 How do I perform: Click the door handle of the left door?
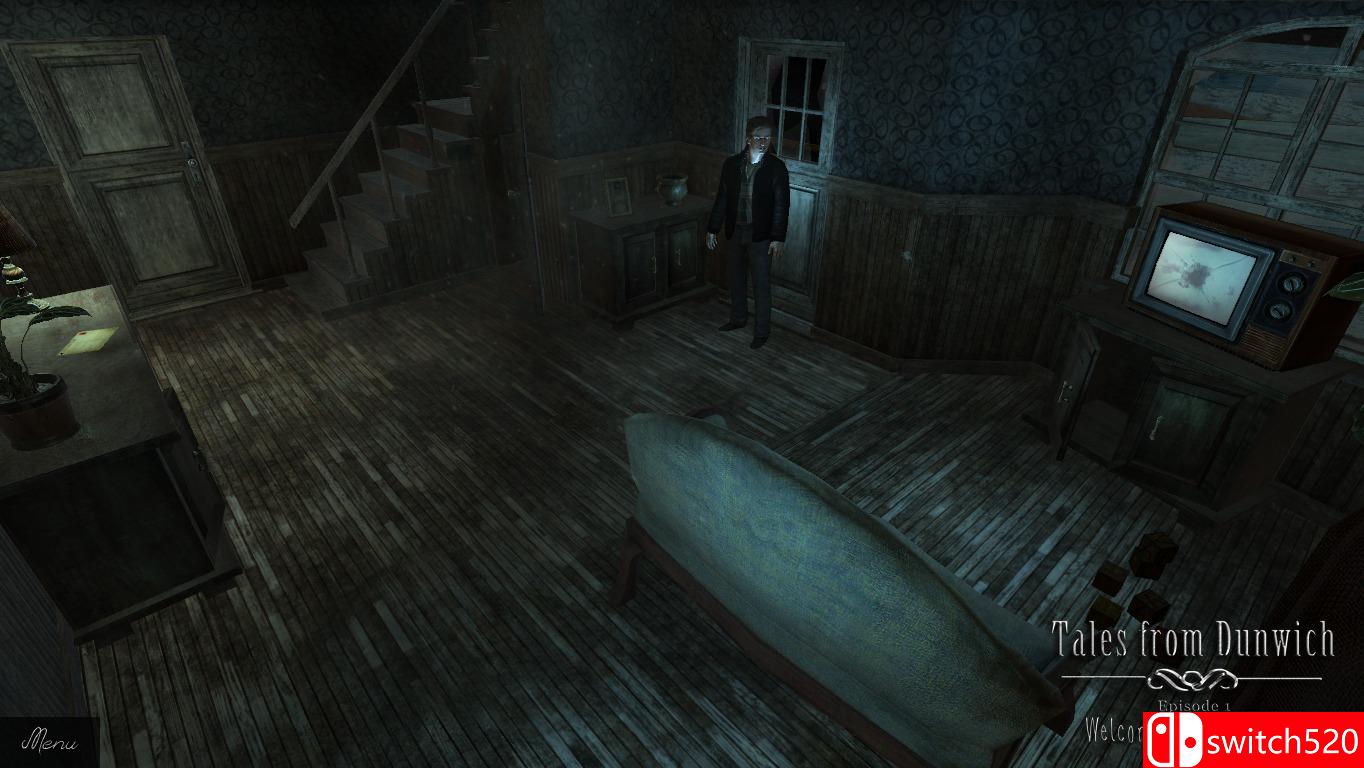[x=192, y=162]
